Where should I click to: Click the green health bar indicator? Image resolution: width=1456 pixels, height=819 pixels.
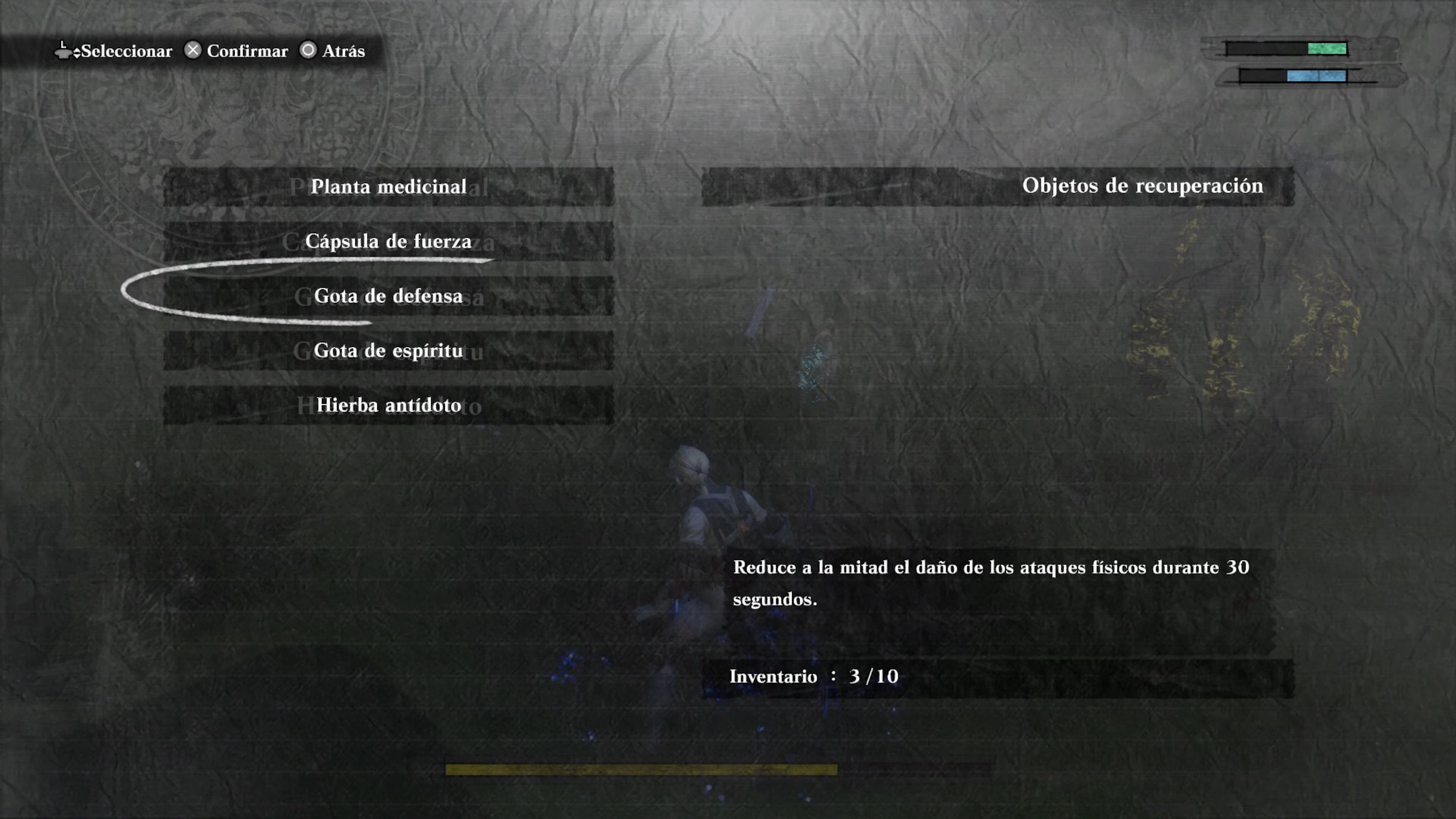point(1327,49)
